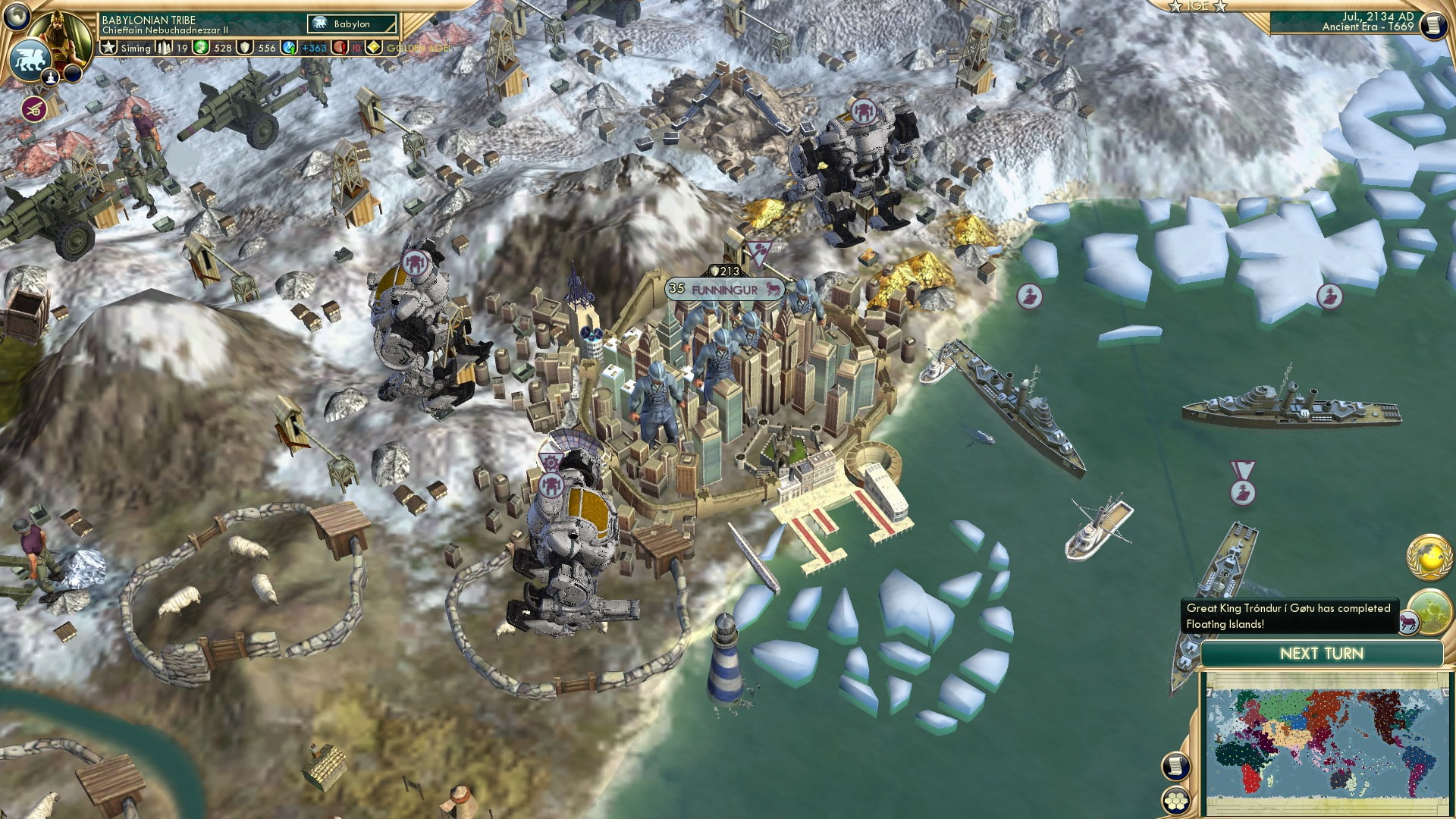Image resolution: width=1456 pixels, height=819 pixels.
Task: Toggle strategic view with the globe icon top left
Action: [x=15, y=16]
